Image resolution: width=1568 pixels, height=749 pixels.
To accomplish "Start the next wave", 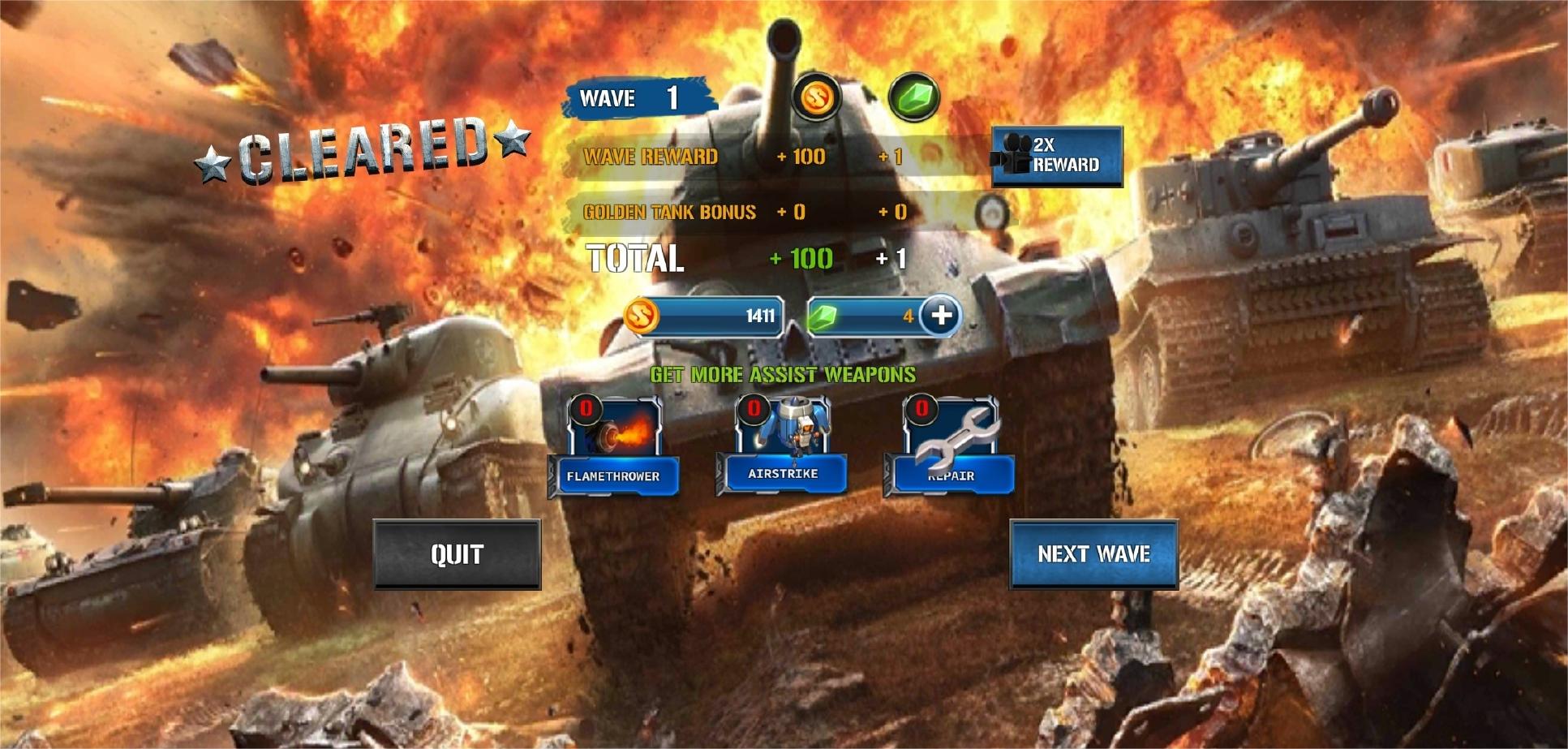I will 1093,554.
